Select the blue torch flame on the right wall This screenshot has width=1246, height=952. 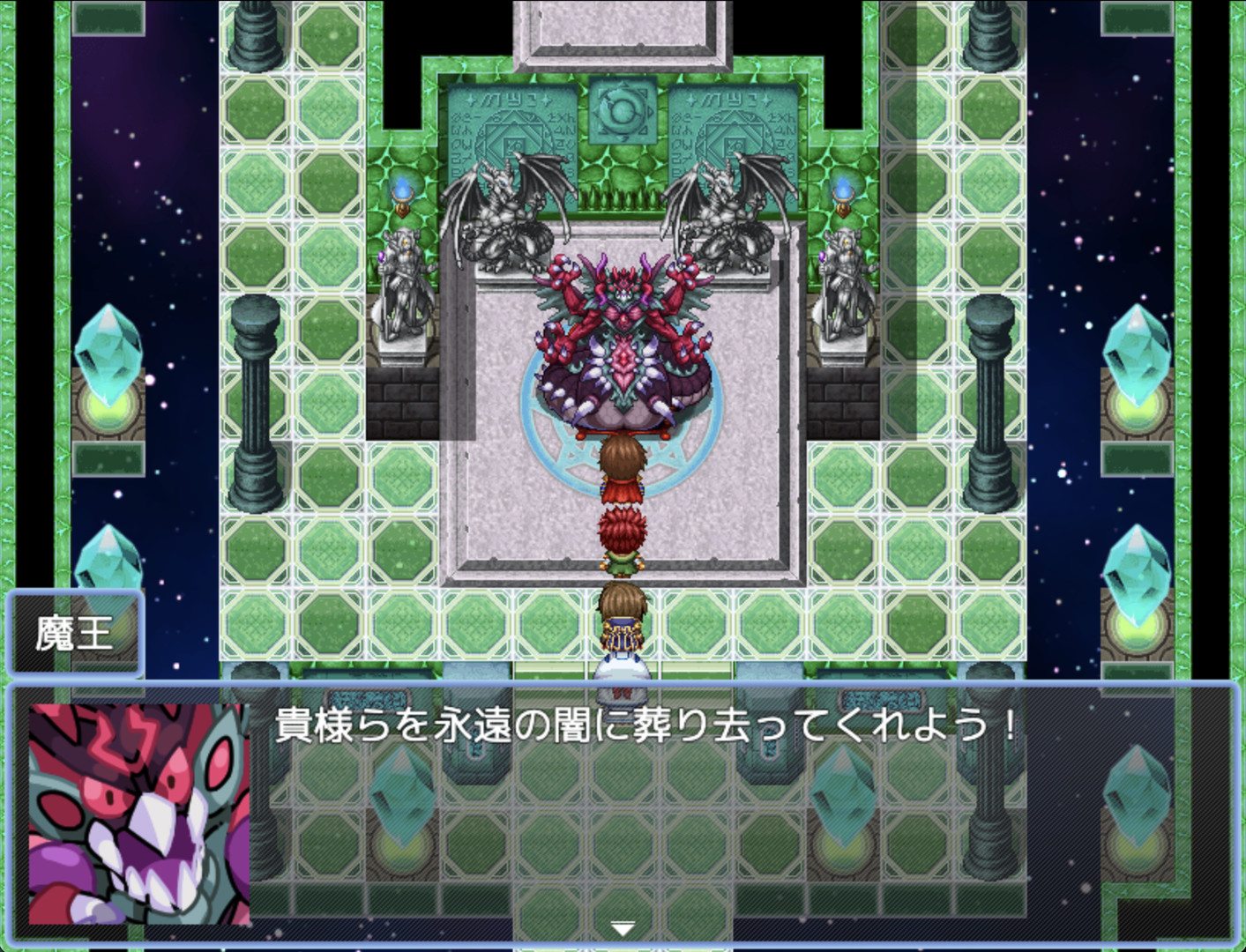[x=844, y=190]
